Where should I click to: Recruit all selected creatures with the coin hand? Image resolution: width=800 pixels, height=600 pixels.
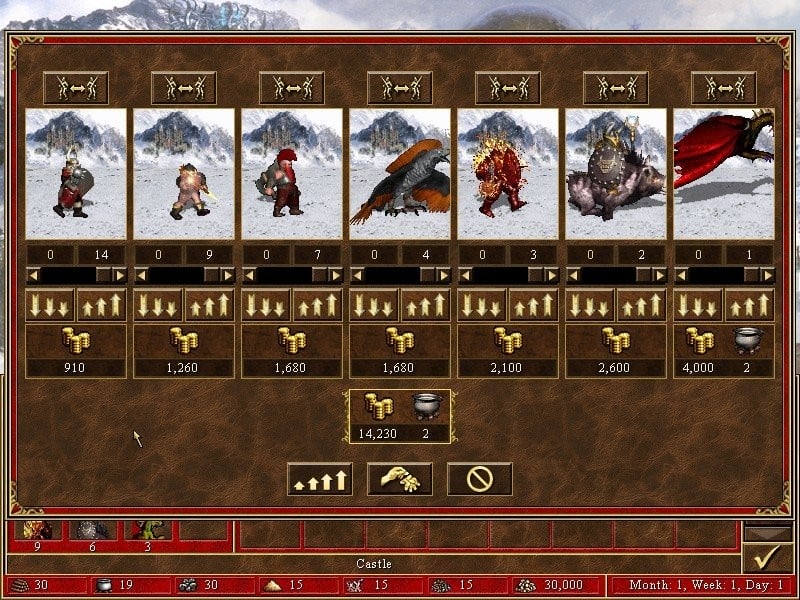(400, 479)
